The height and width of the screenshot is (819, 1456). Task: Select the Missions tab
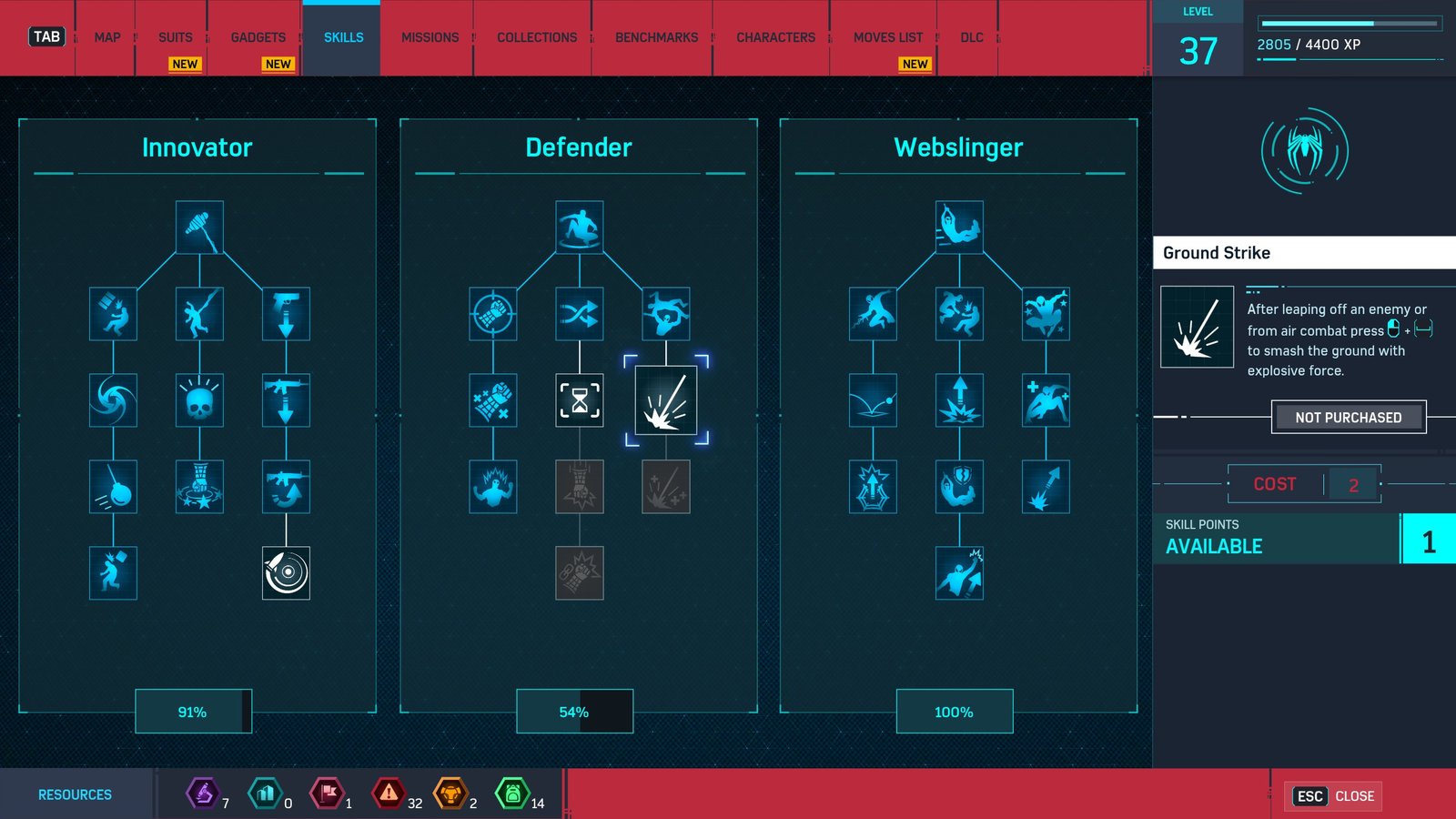tap(430, 37)
